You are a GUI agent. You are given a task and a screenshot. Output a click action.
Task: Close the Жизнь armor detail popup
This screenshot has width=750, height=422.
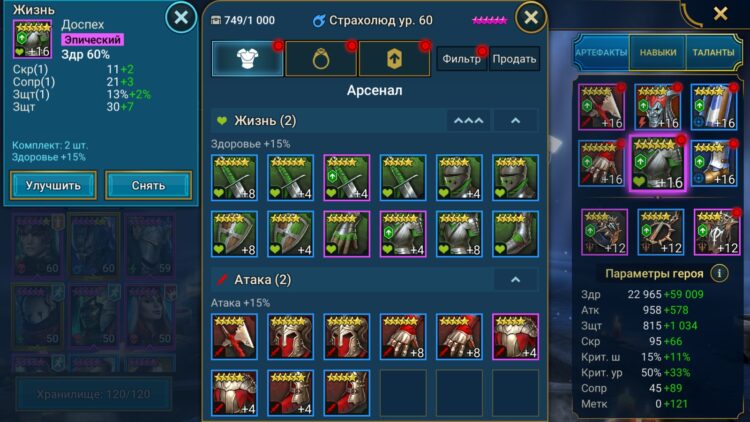point(179,17)
